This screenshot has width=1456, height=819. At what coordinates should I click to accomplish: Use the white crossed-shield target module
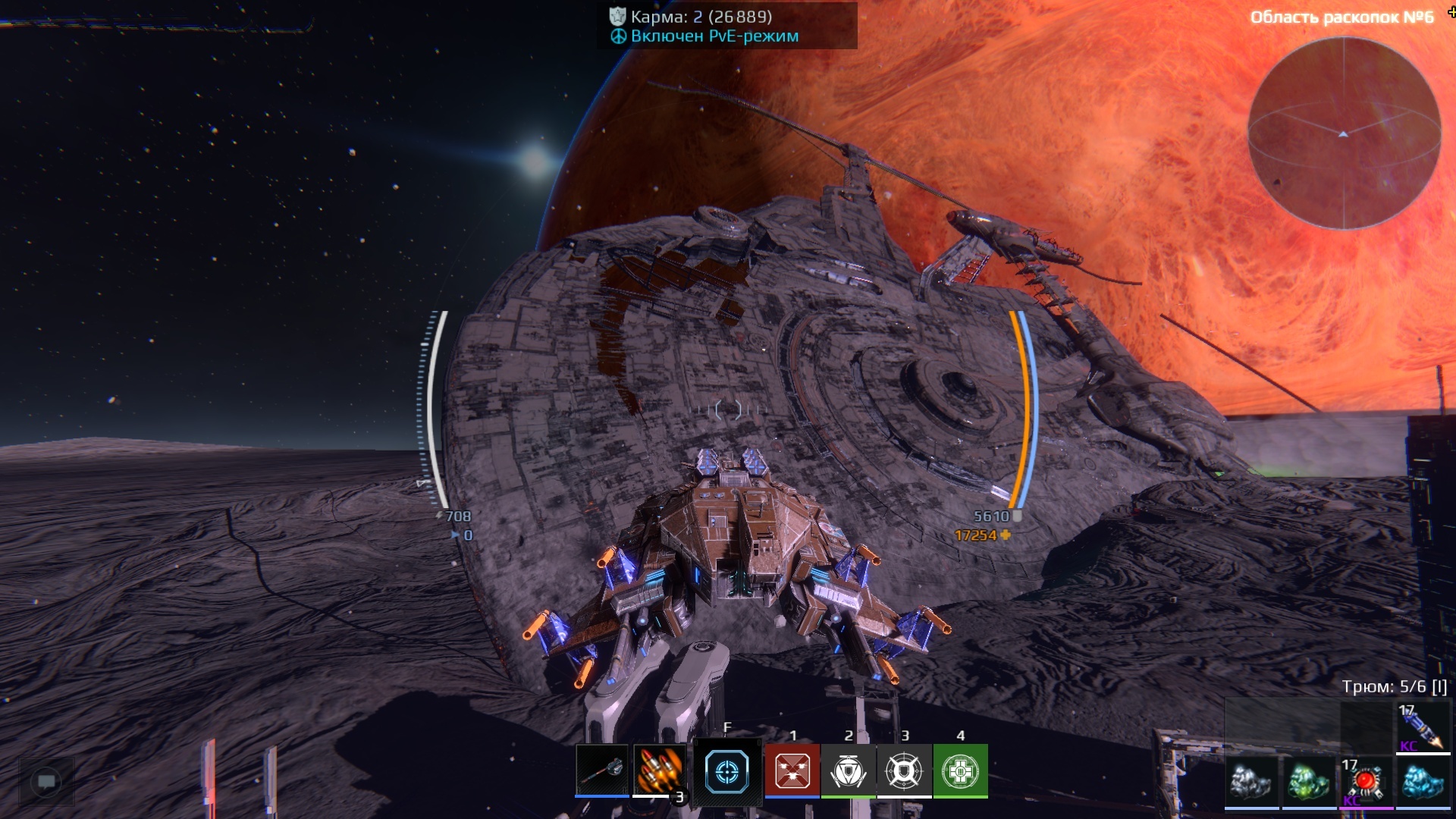tap(905, 771)
